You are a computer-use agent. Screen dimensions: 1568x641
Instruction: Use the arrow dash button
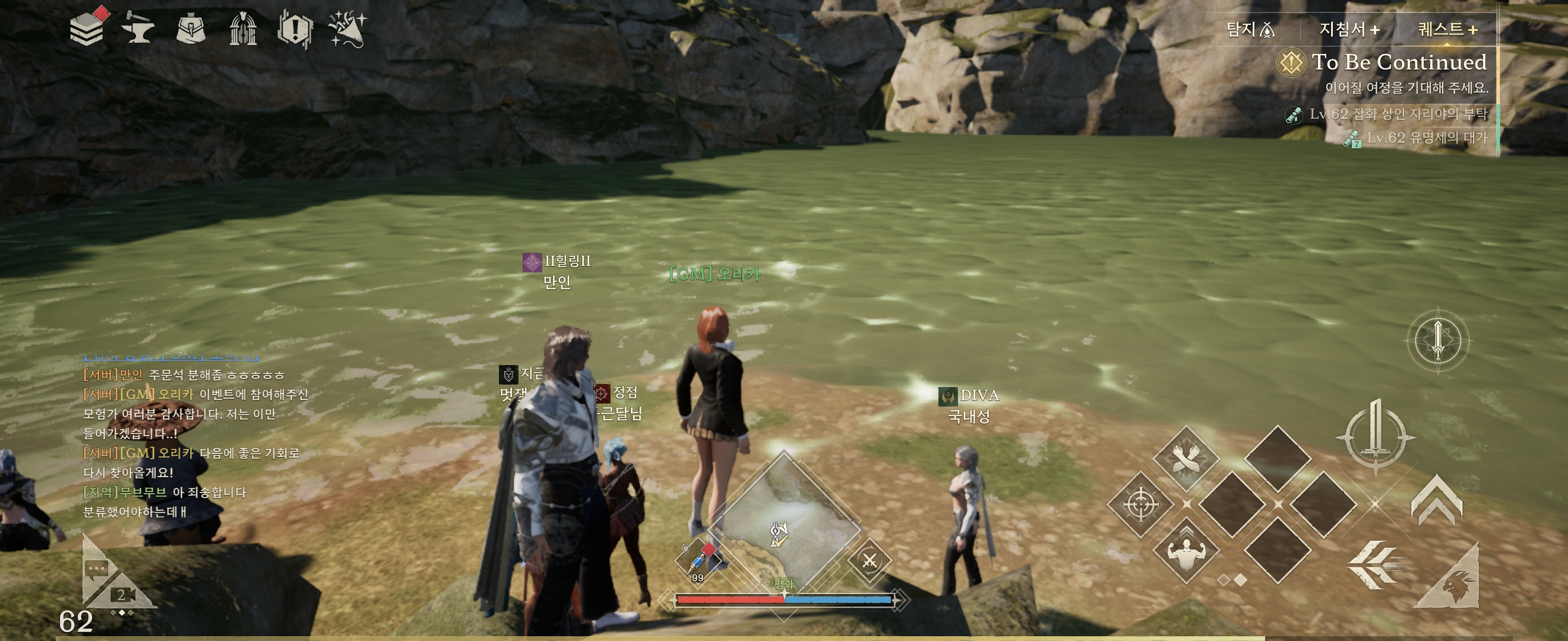(x=1376, y=565)
